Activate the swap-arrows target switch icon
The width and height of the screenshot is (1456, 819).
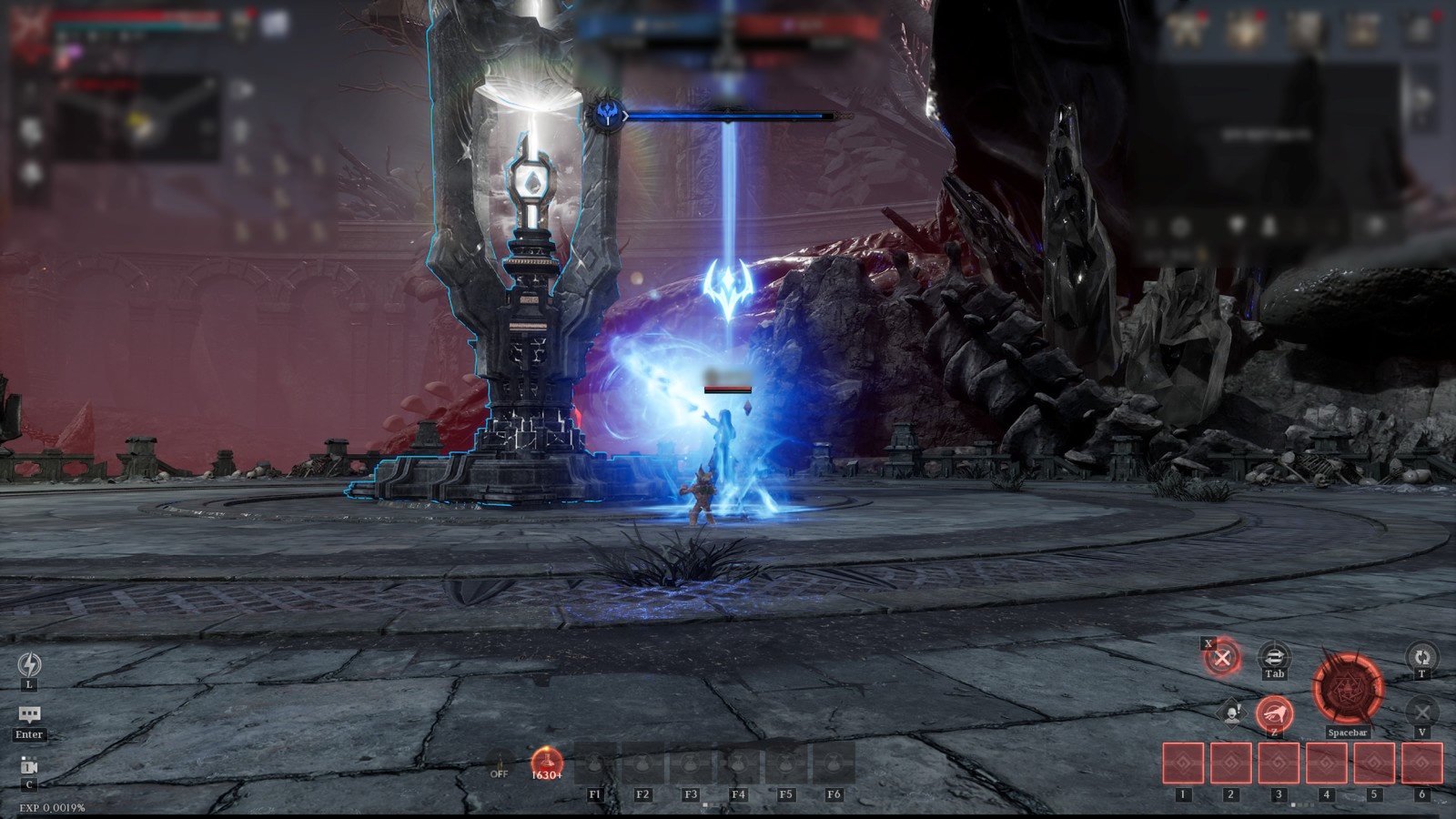1274,655
